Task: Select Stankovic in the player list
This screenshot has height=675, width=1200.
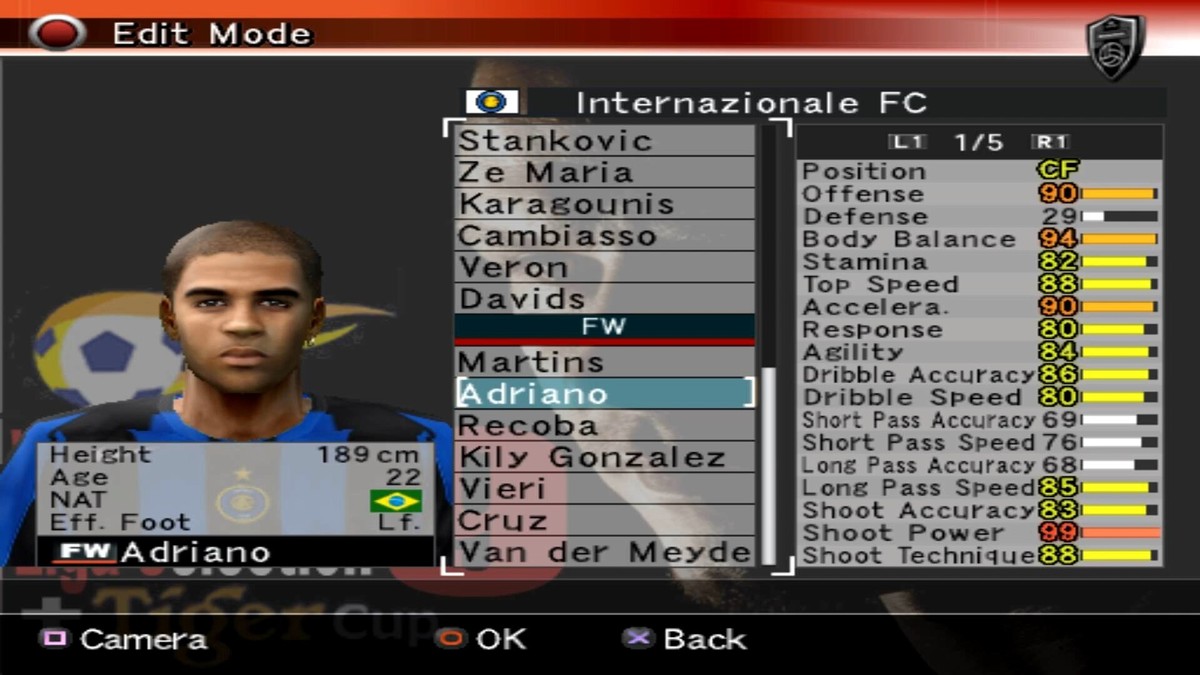Action: click(604, 140)
